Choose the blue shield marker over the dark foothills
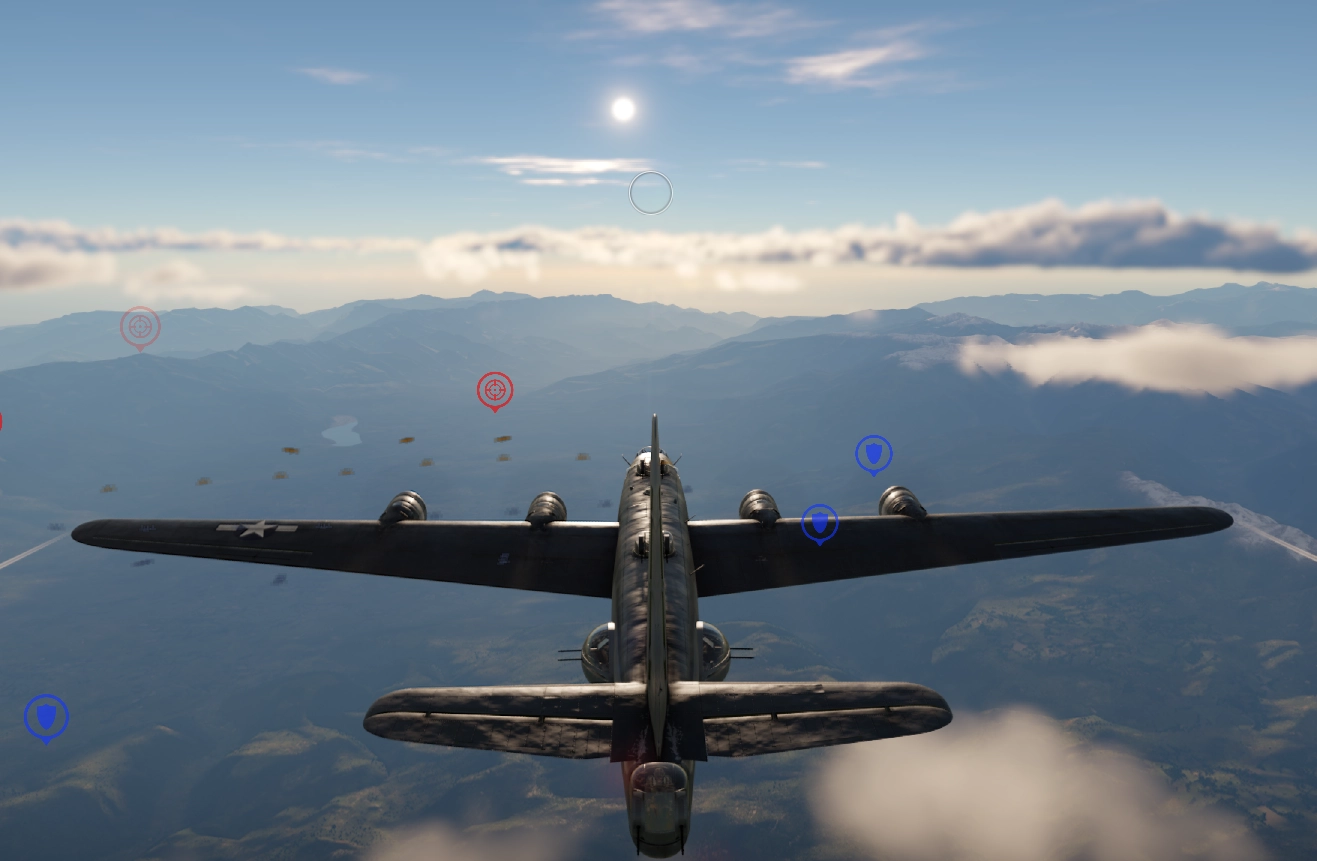1317x861 pixels. point(46,716)
